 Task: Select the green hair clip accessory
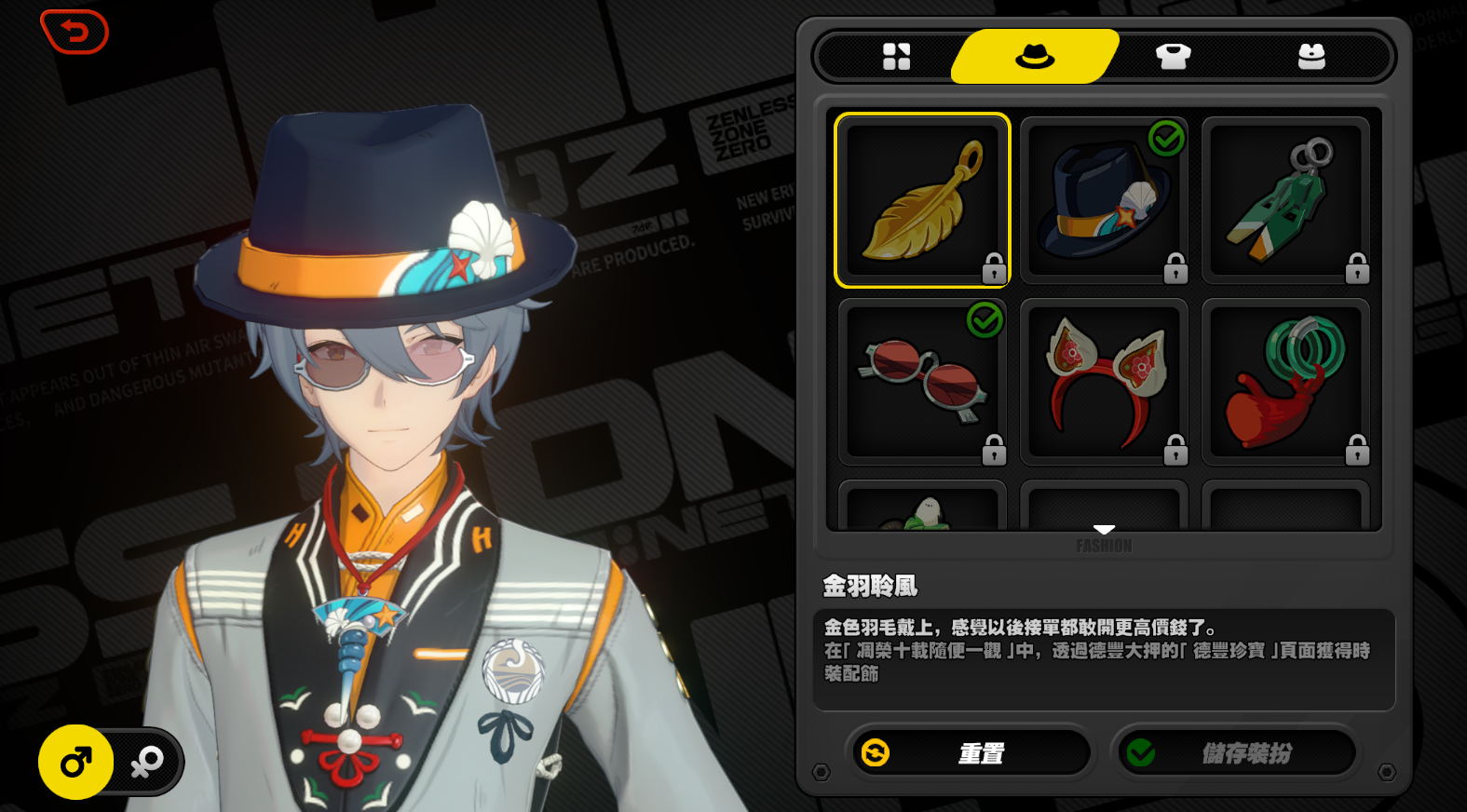(x=1285, y=200)
